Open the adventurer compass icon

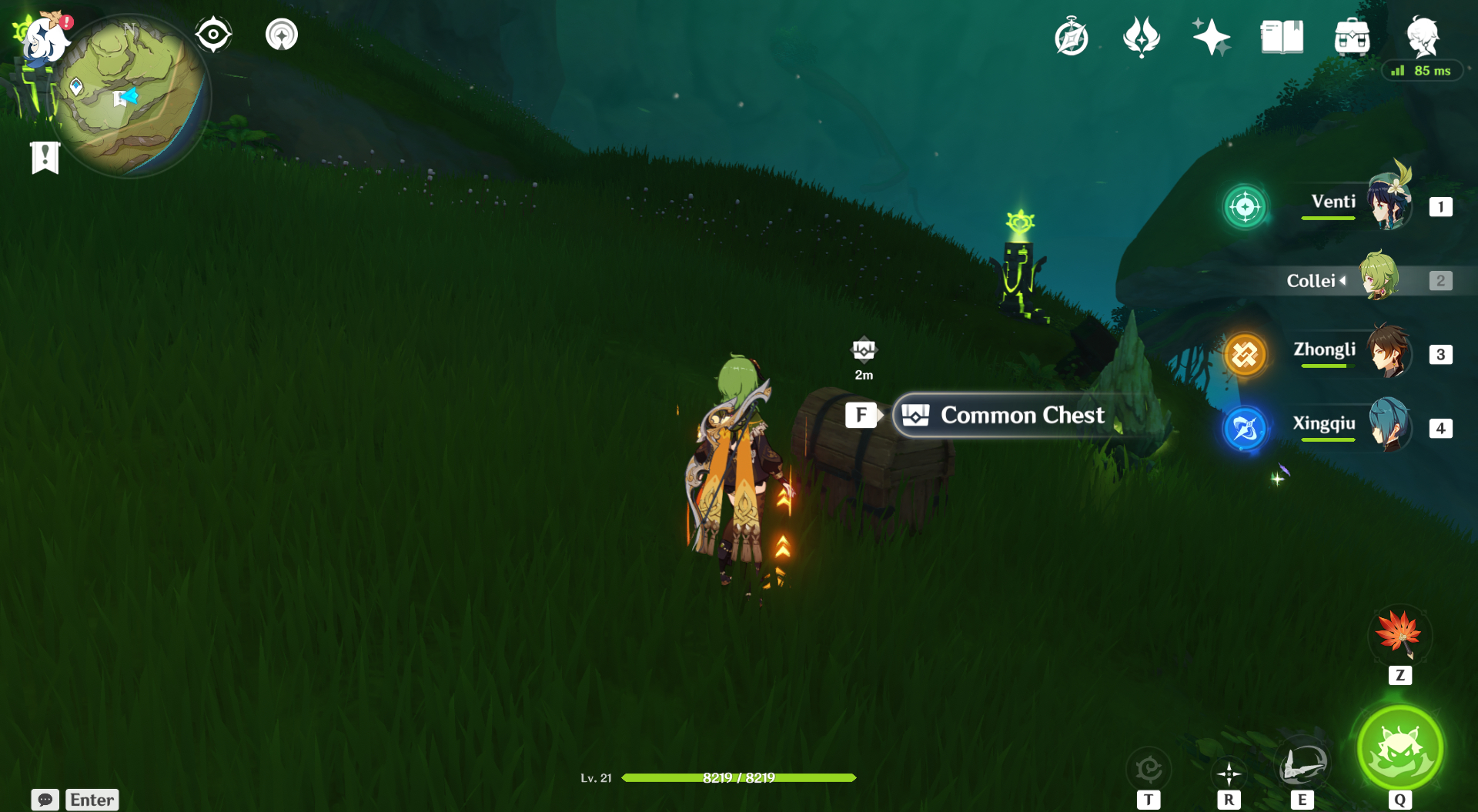tap(1072, 37)
